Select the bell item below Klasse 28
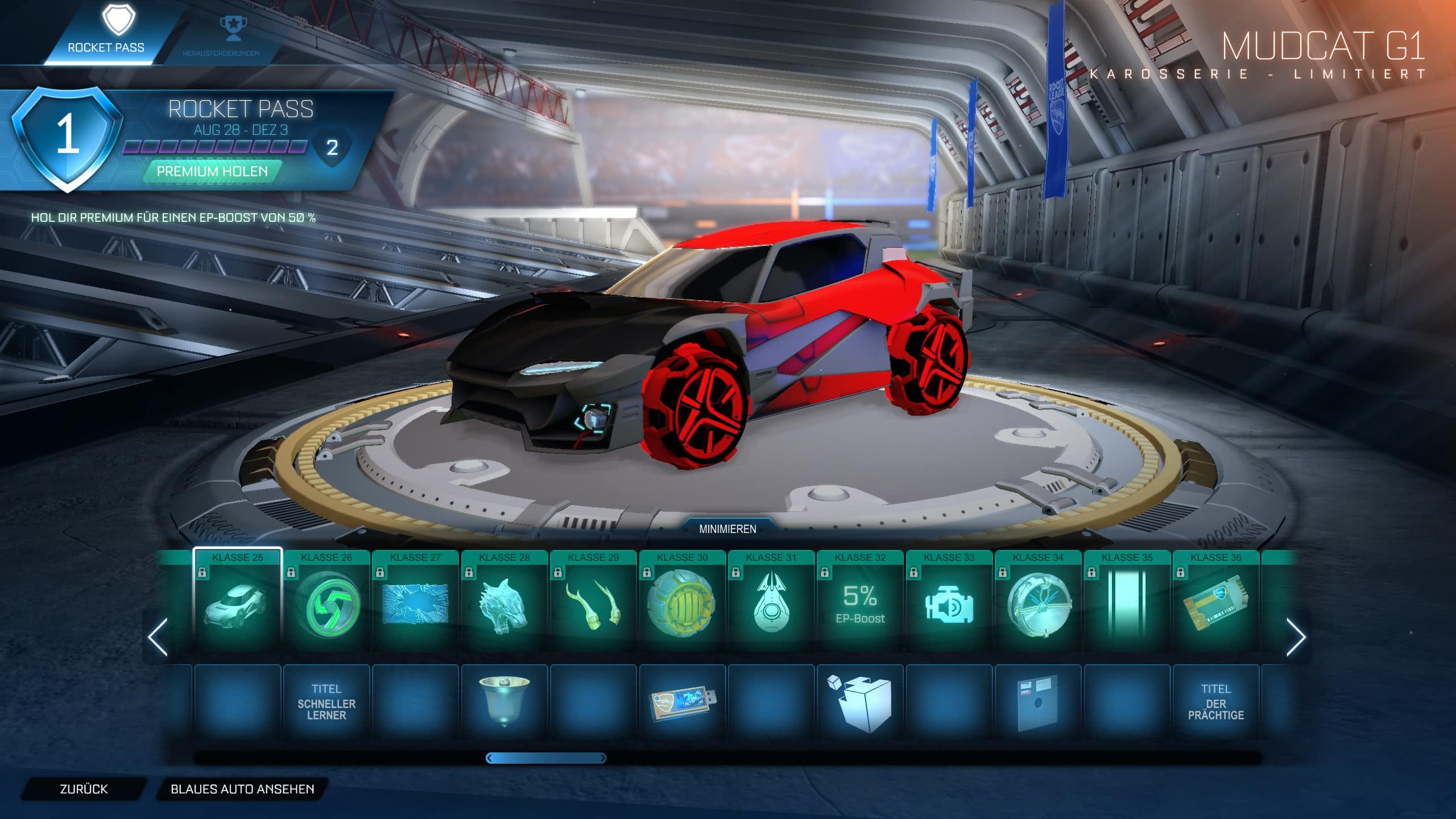 point(504,701)
